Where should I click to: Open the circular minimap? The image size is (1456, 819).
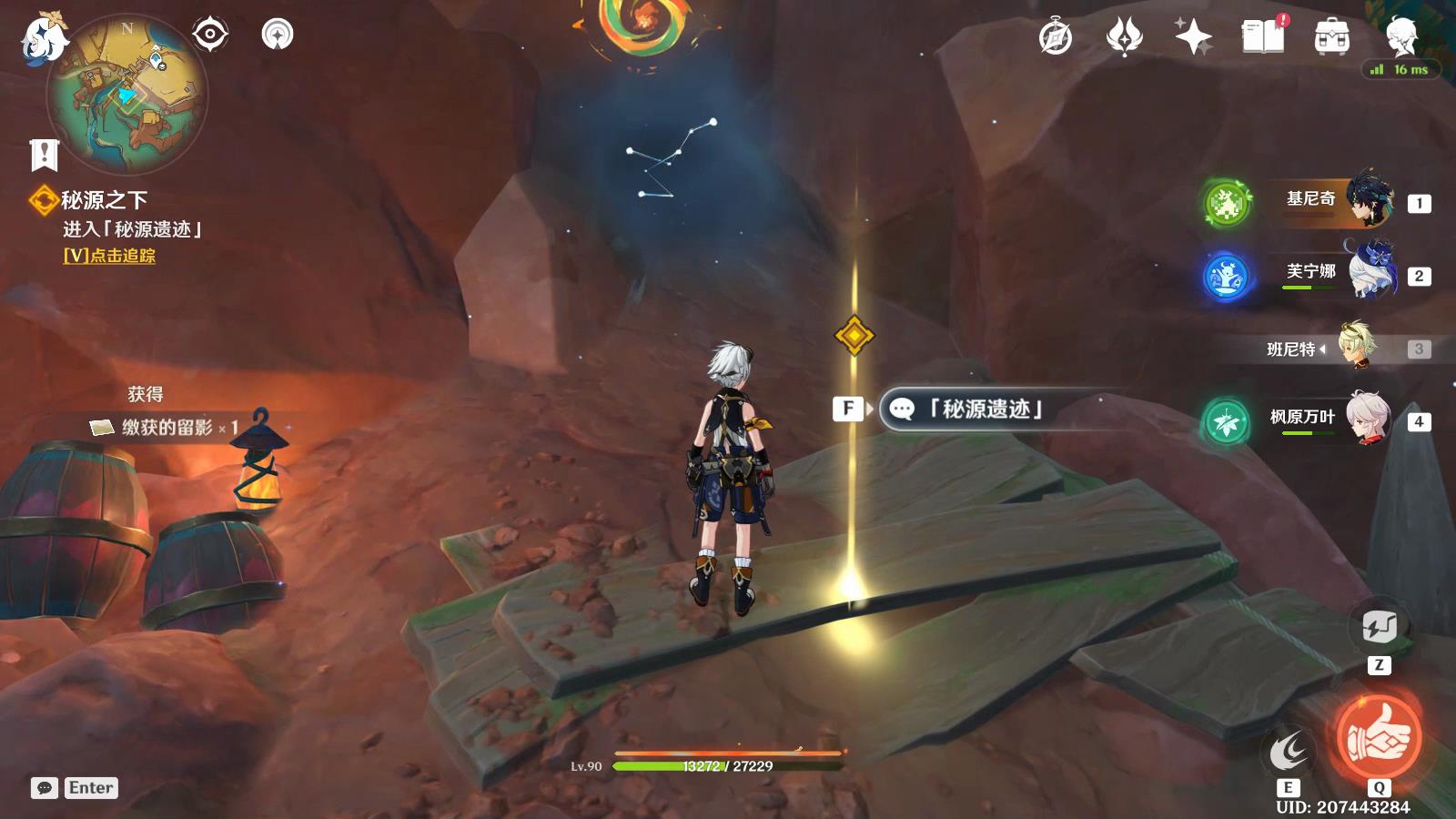click(x=127, y=95)
